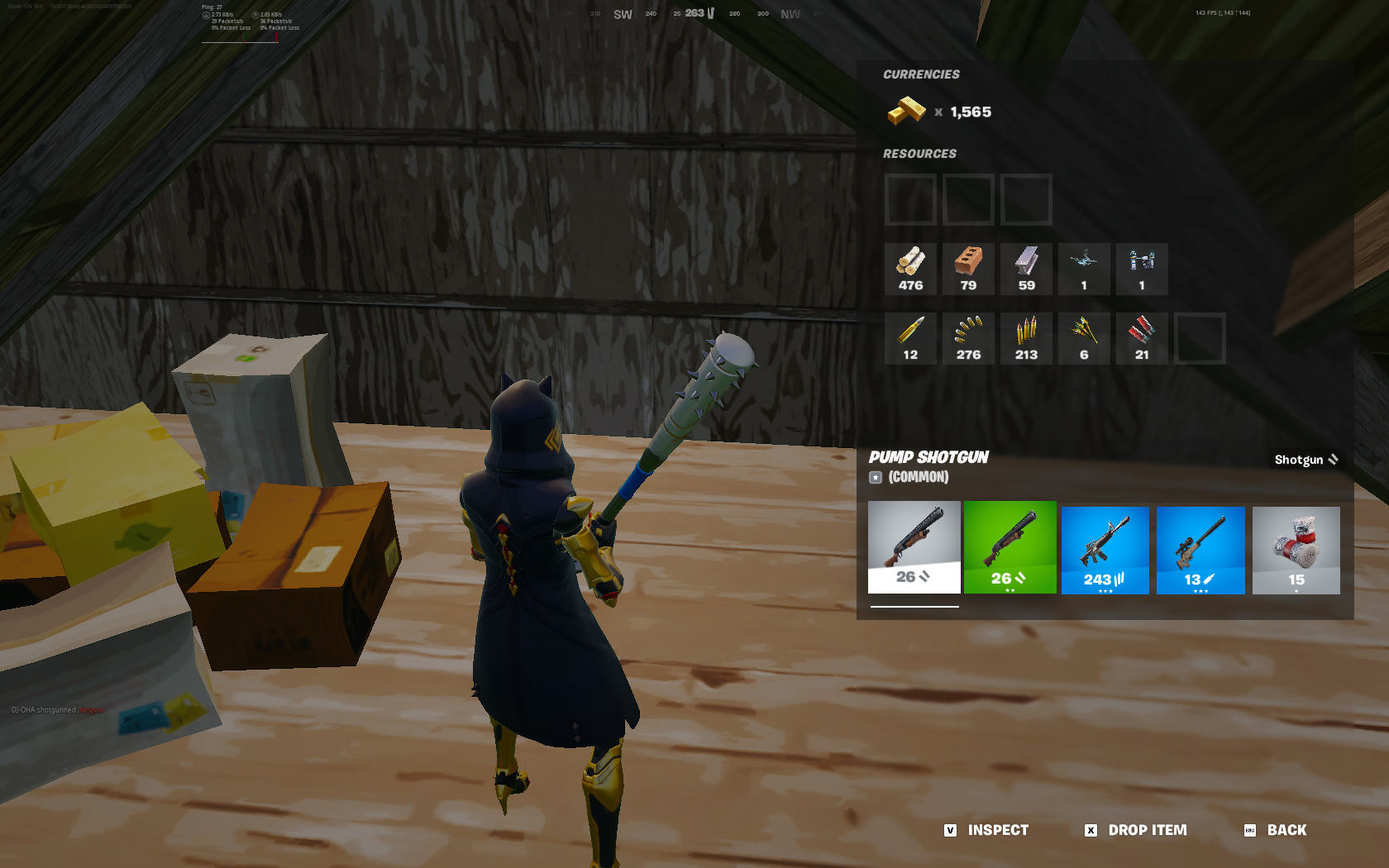Choose the arrows ammo slot with 6
This screenshot has width=1389, height=868.
click(1084, 339)
